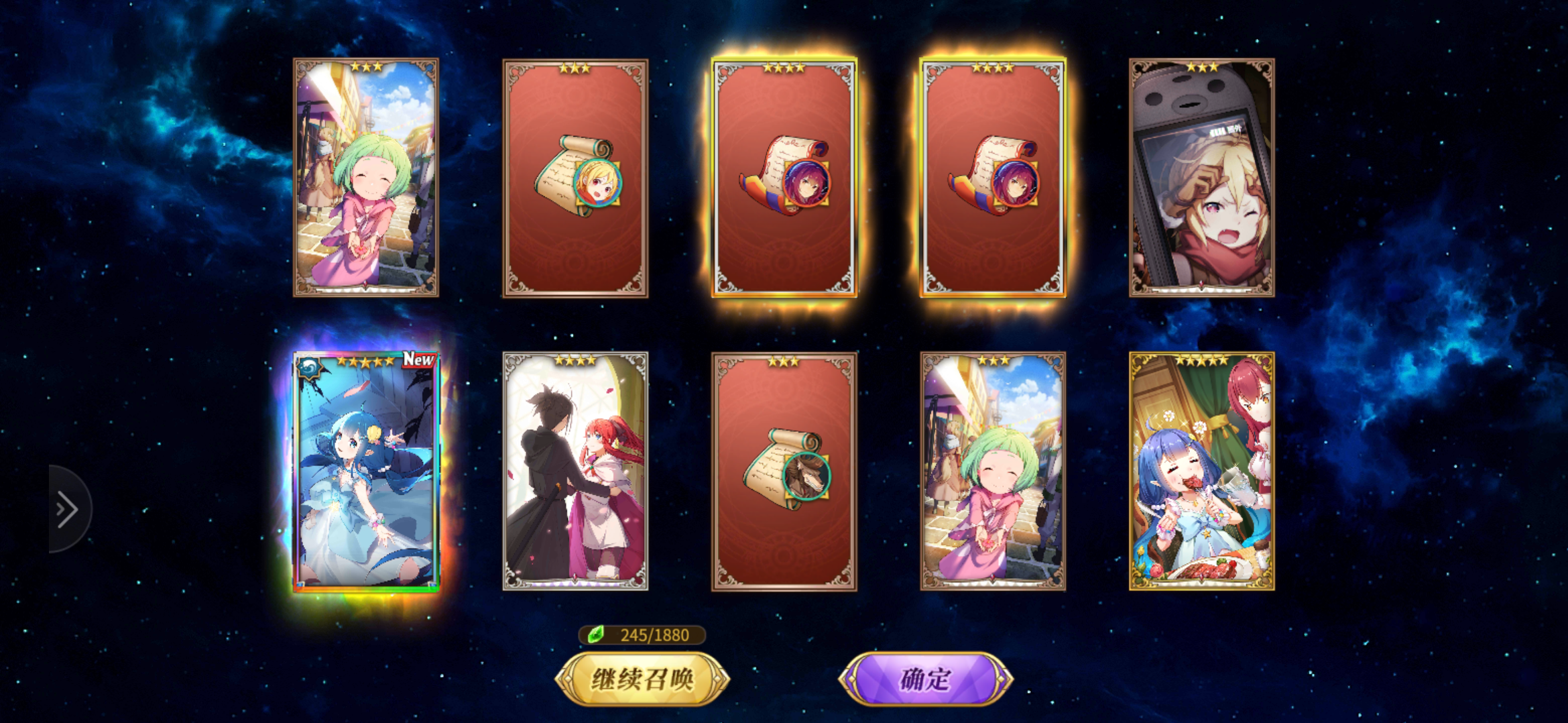
Task: Click the red "New" badge on the blue-haired girl card
Action: tap(418, 360)
